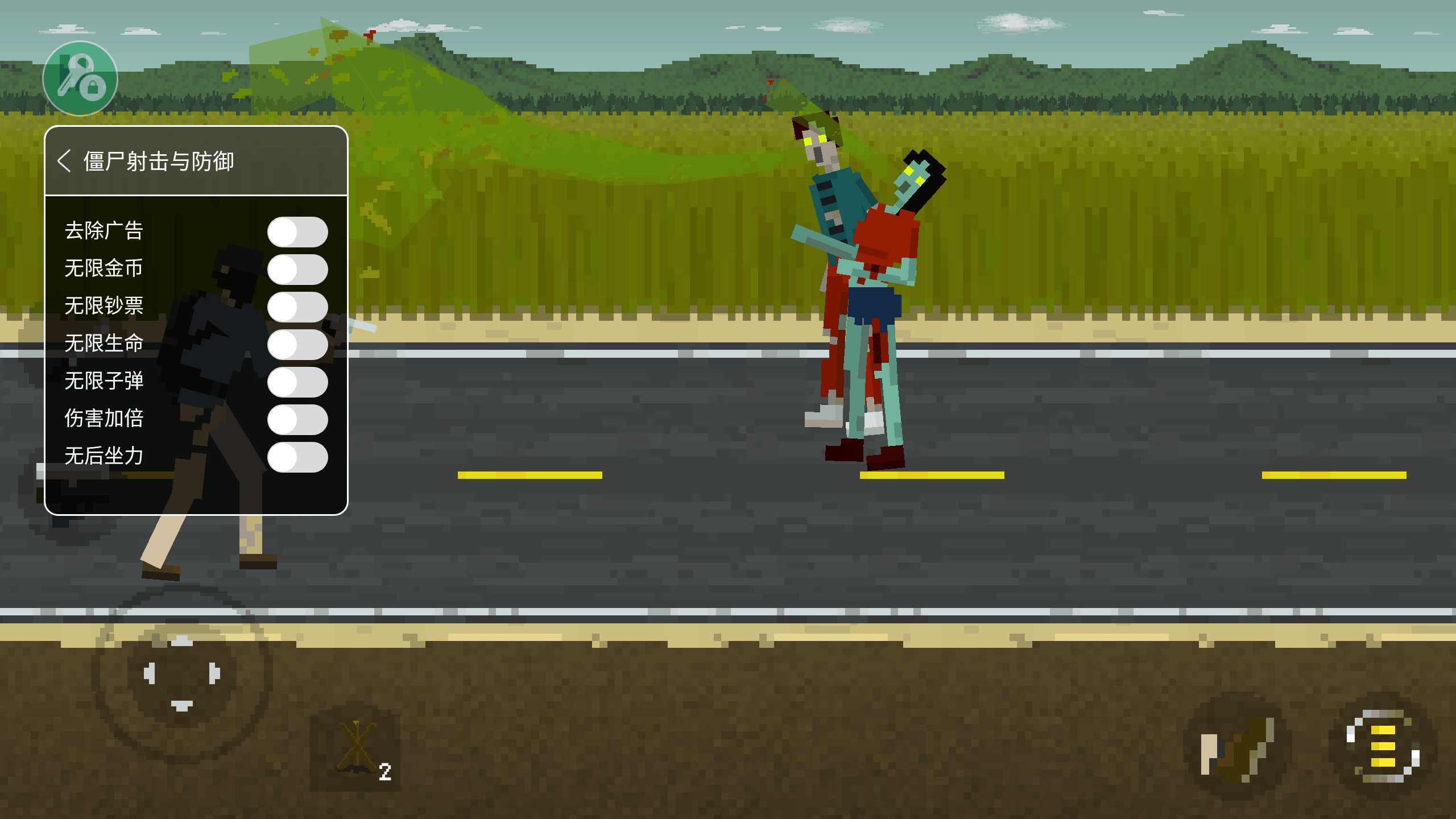Toggle 无后坐力 on
The image size is (1456, 819).
click(297, 457)
